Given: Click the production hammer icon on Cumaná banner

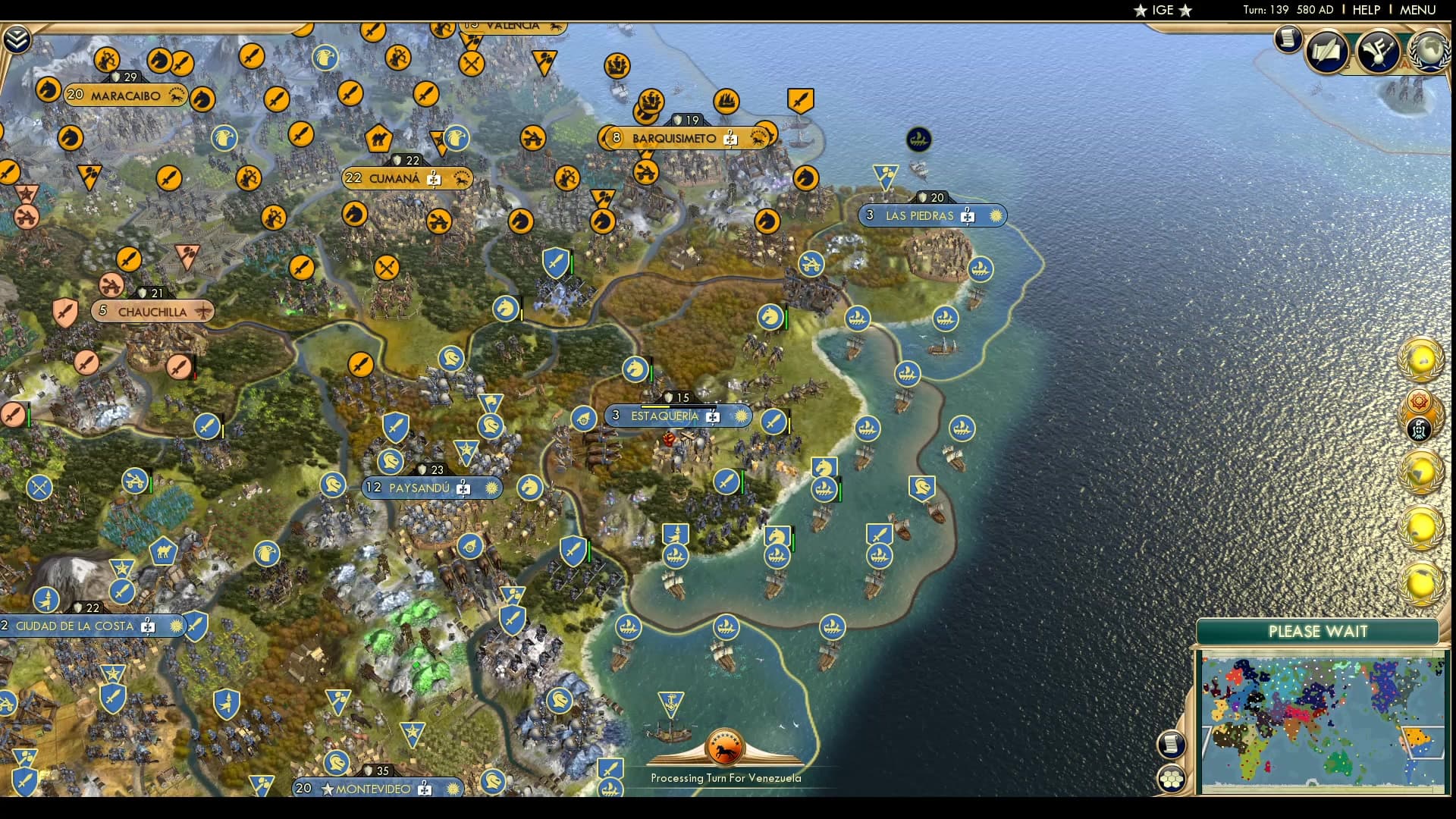Looking at the screenshot, I should click(434, 179).
